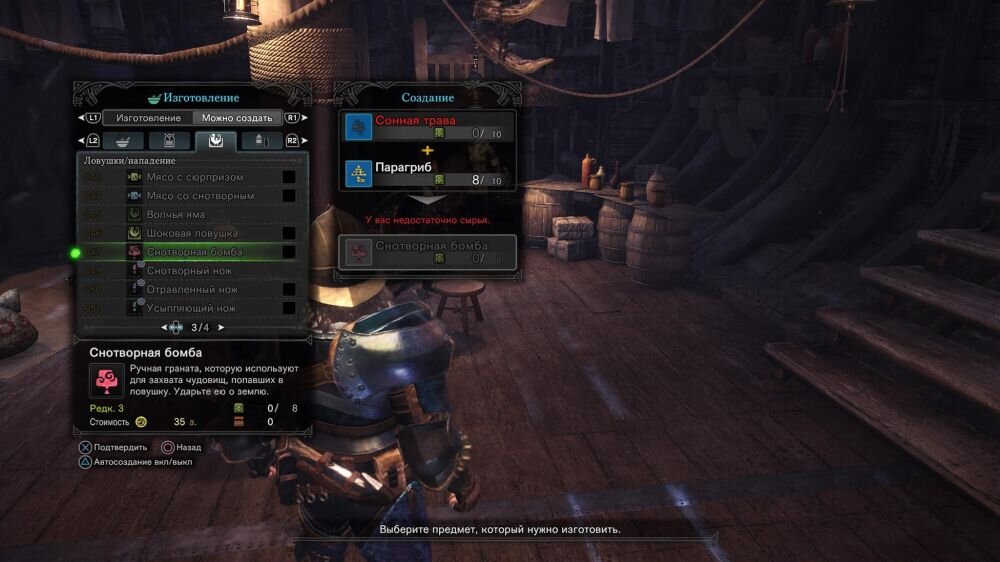
Task: Open the selected traps category tab
Action: (215, 141)
